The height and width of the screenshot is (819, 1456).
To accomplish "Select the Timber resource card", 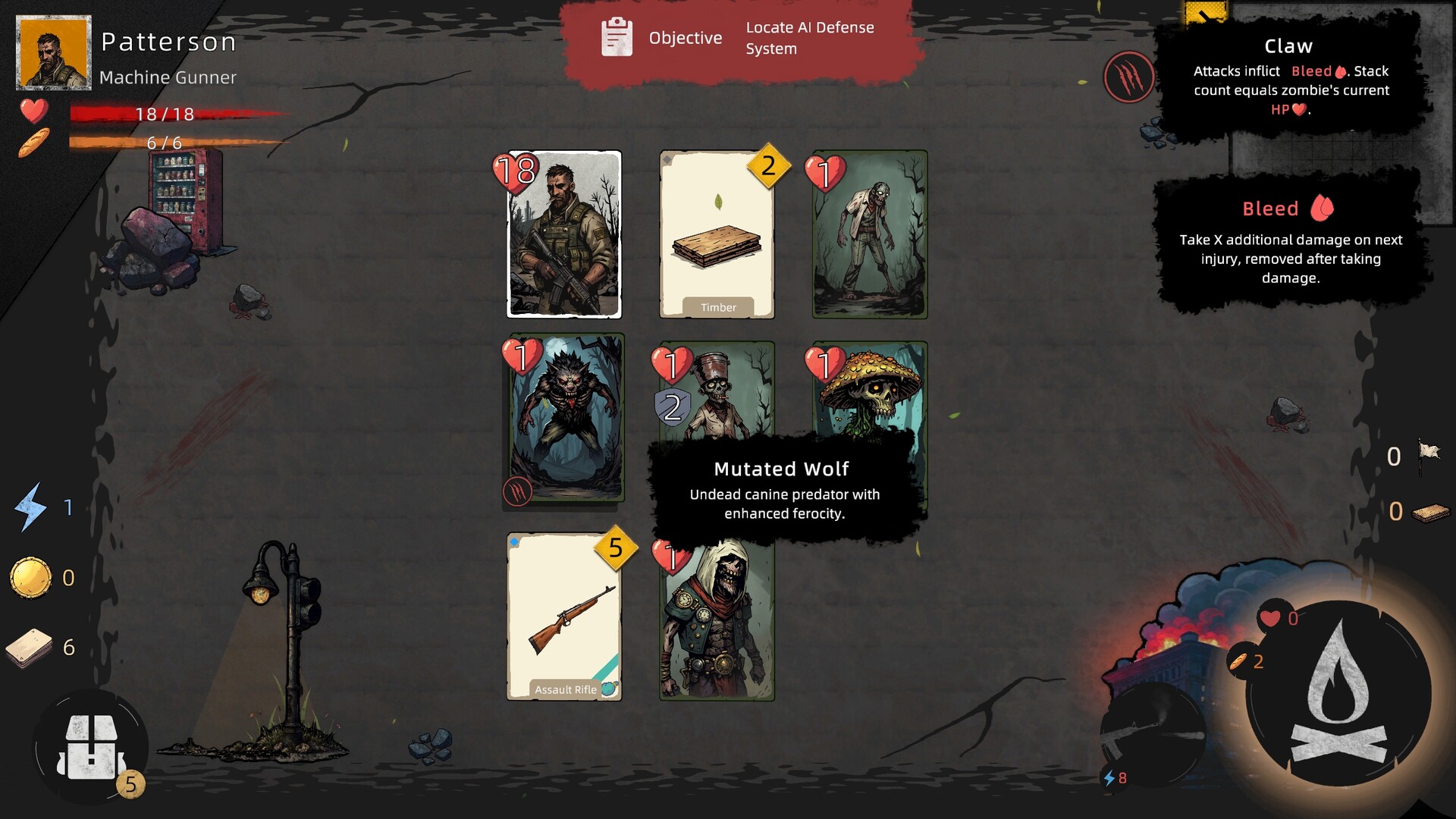I will click(x=716, y=235).
